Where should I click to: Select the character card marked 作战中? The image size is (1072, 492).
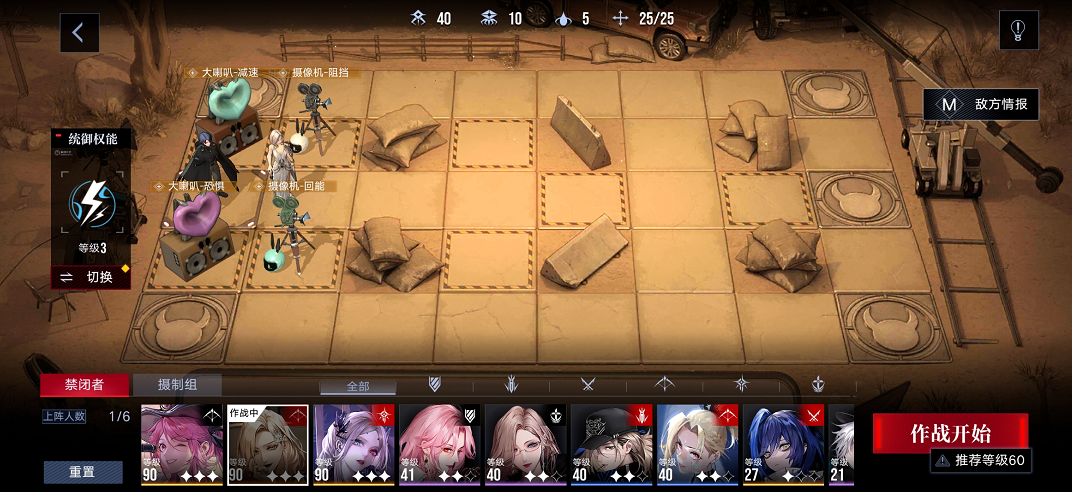tap(268, 445)
